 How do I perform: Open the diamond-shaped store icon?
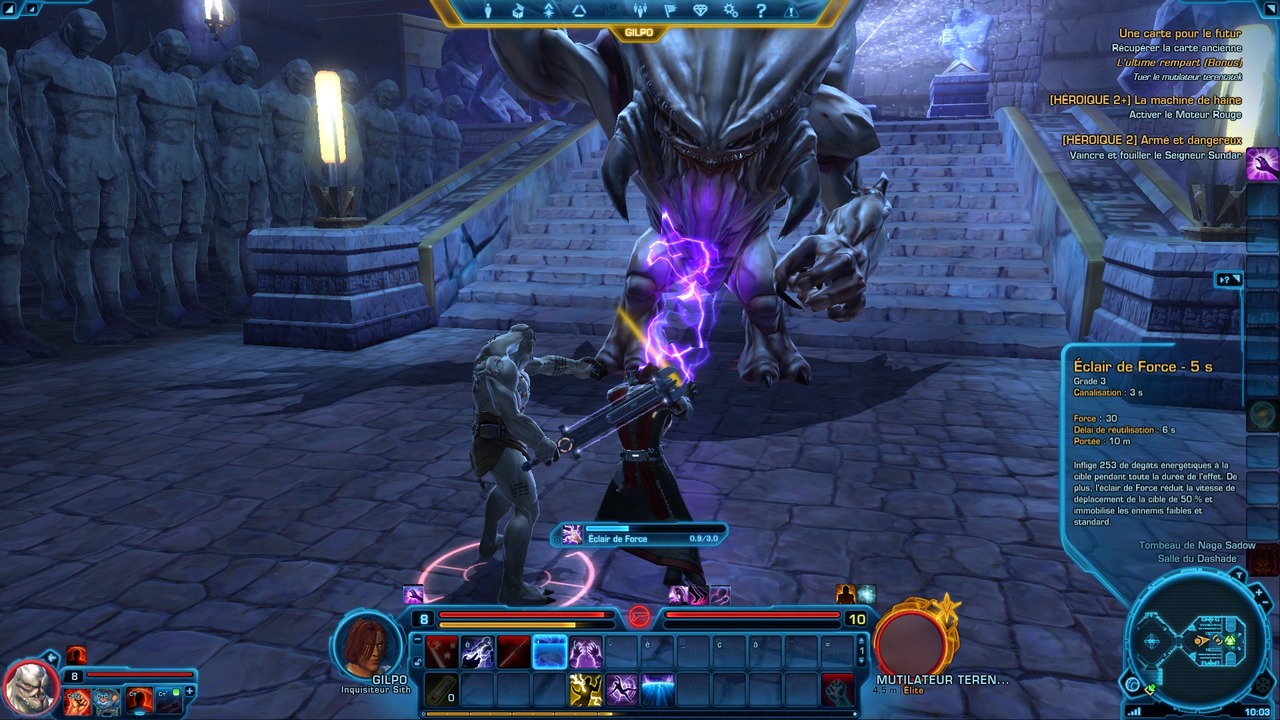pyautogui.click(x=700, y=12)
